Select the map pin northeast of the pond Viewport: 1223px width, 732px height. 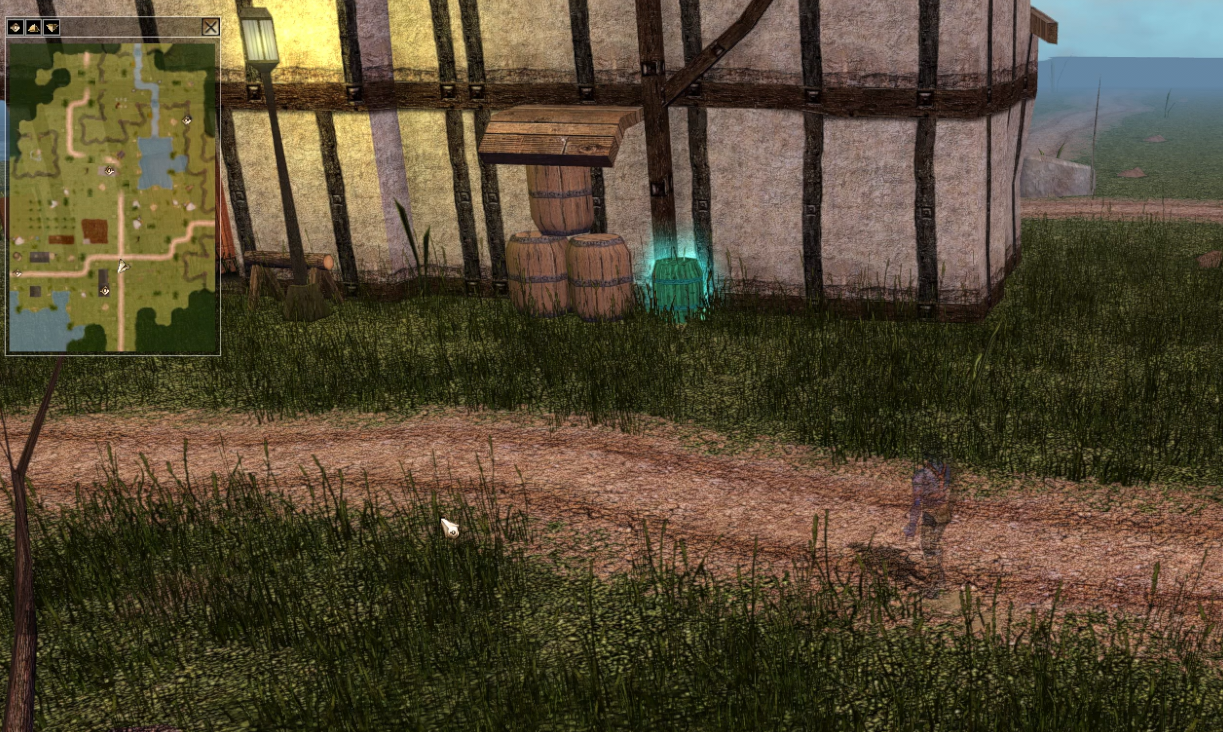coord(187,120)
